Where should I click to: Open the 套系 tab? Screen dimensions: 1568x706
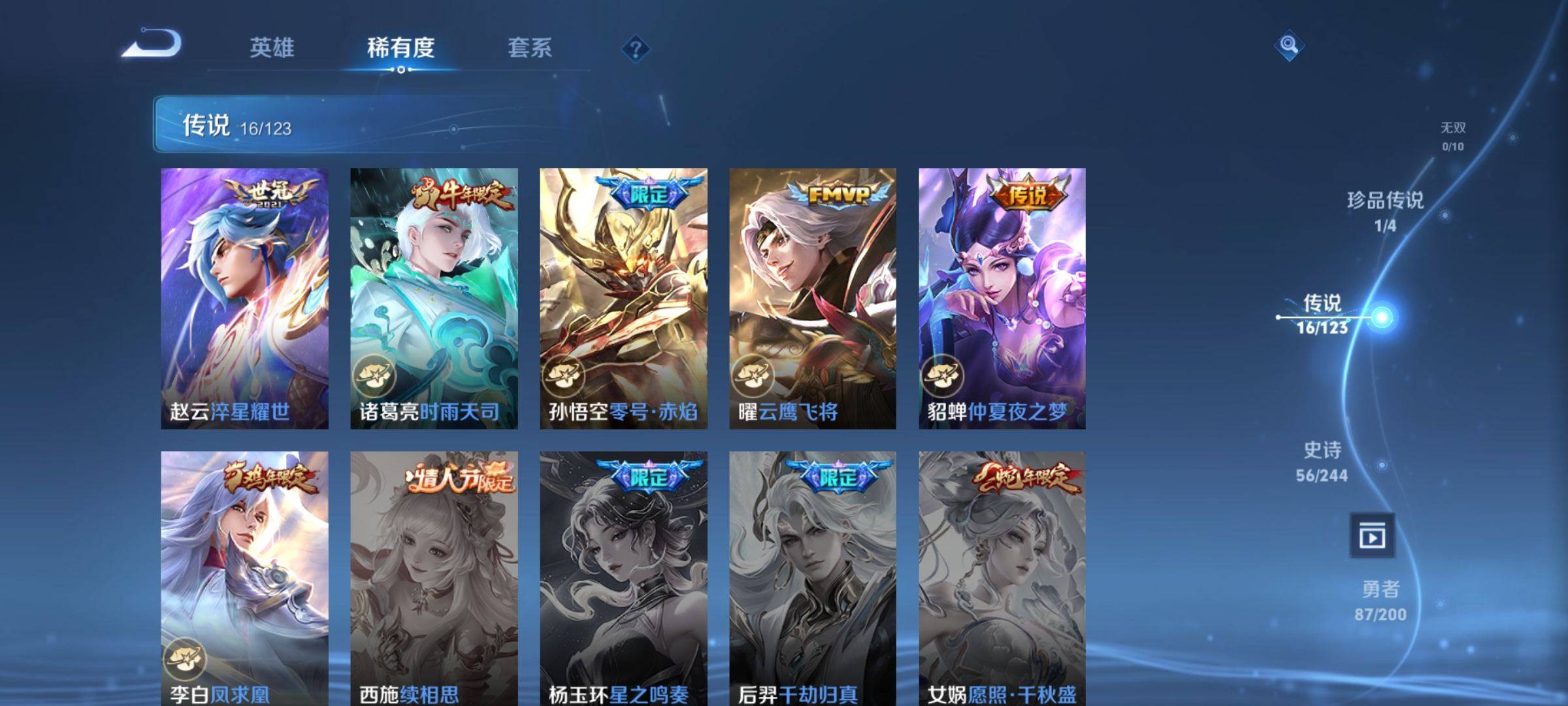click(x=530, y=48)
